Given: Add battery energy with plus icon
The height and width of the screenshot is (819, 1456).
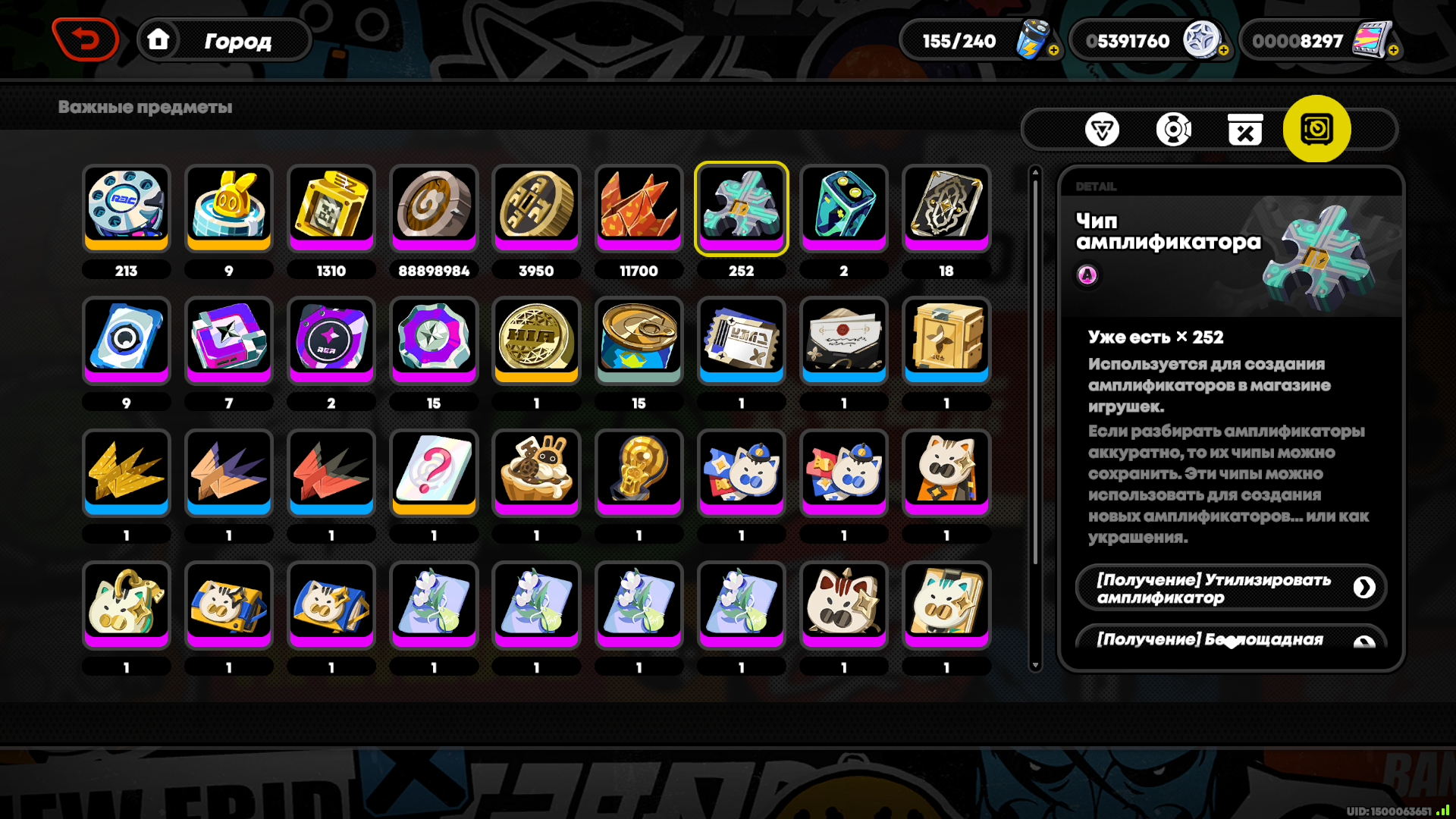Looking at the screenshot, I should click(1053, 50).
